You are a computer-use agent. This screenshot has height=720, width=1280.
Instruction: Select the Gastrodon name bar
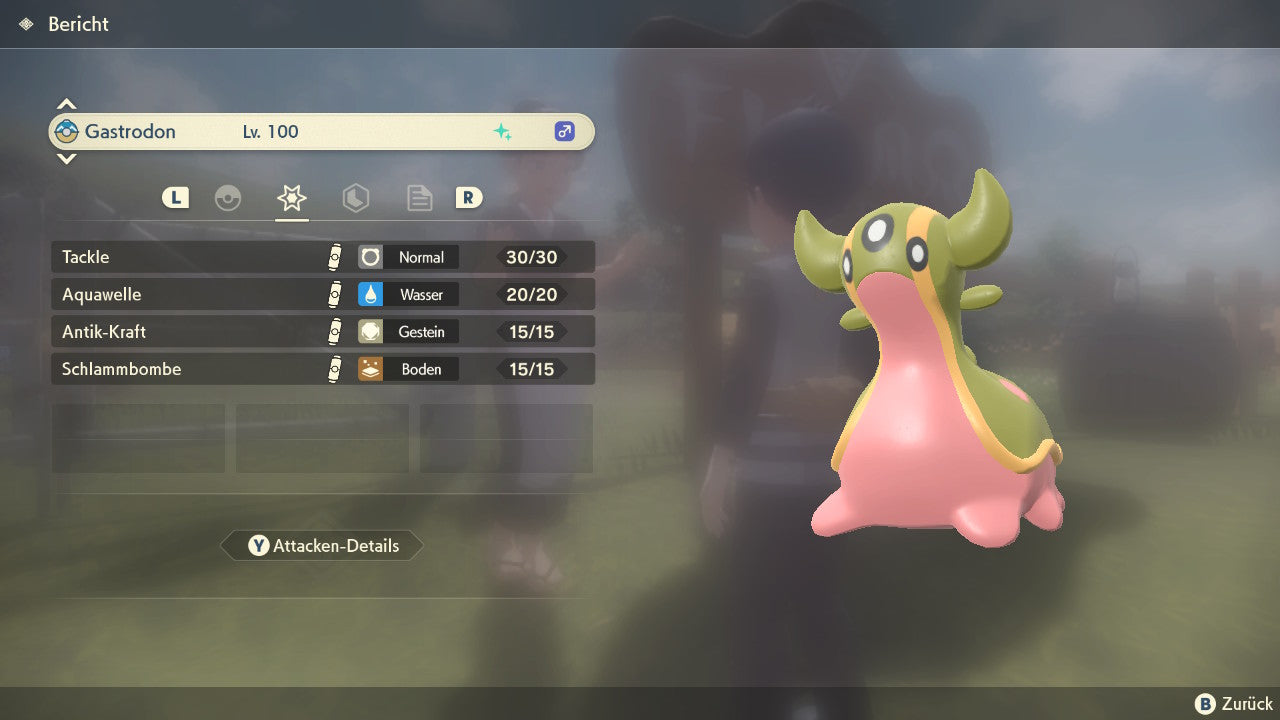coord(322,131)
